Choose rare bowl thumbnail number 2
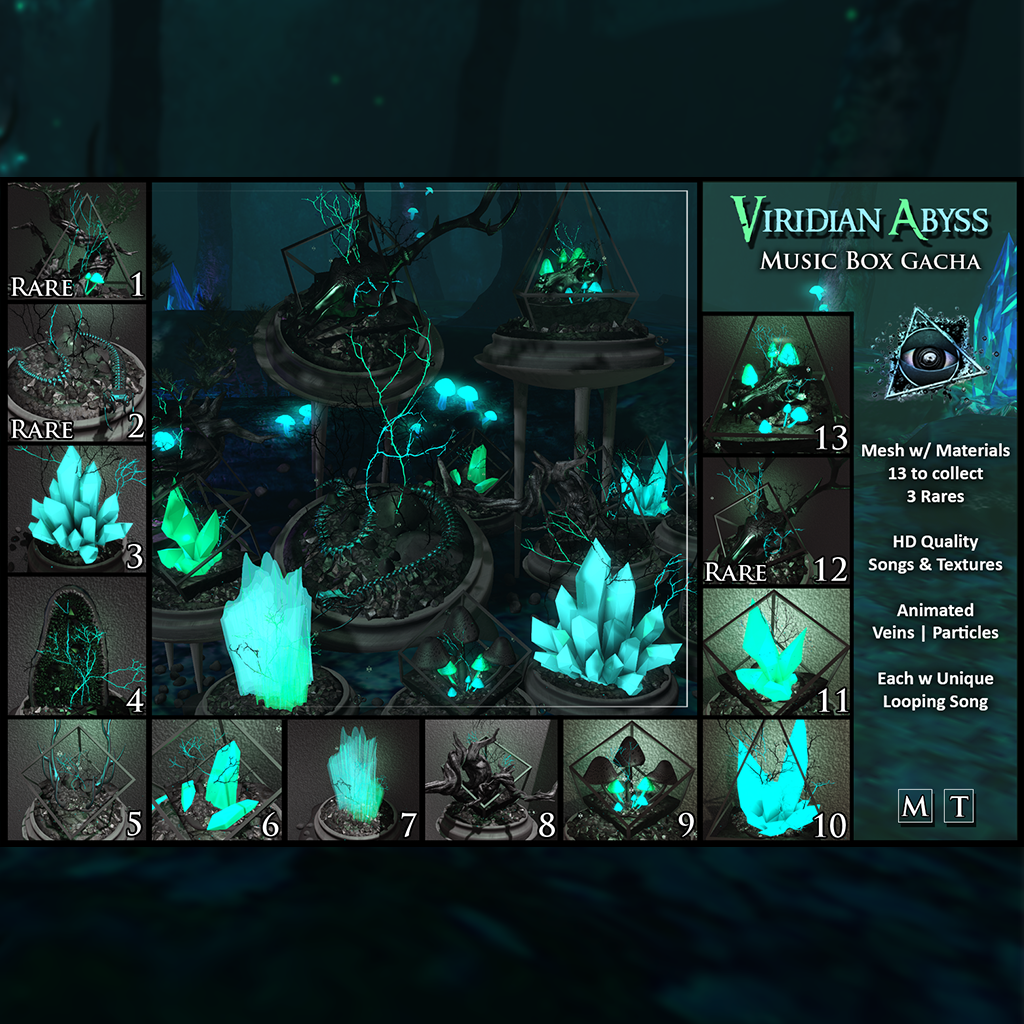Viewport: 1024px width, 1024px height. pyautogui.click(x=77, y=373)
